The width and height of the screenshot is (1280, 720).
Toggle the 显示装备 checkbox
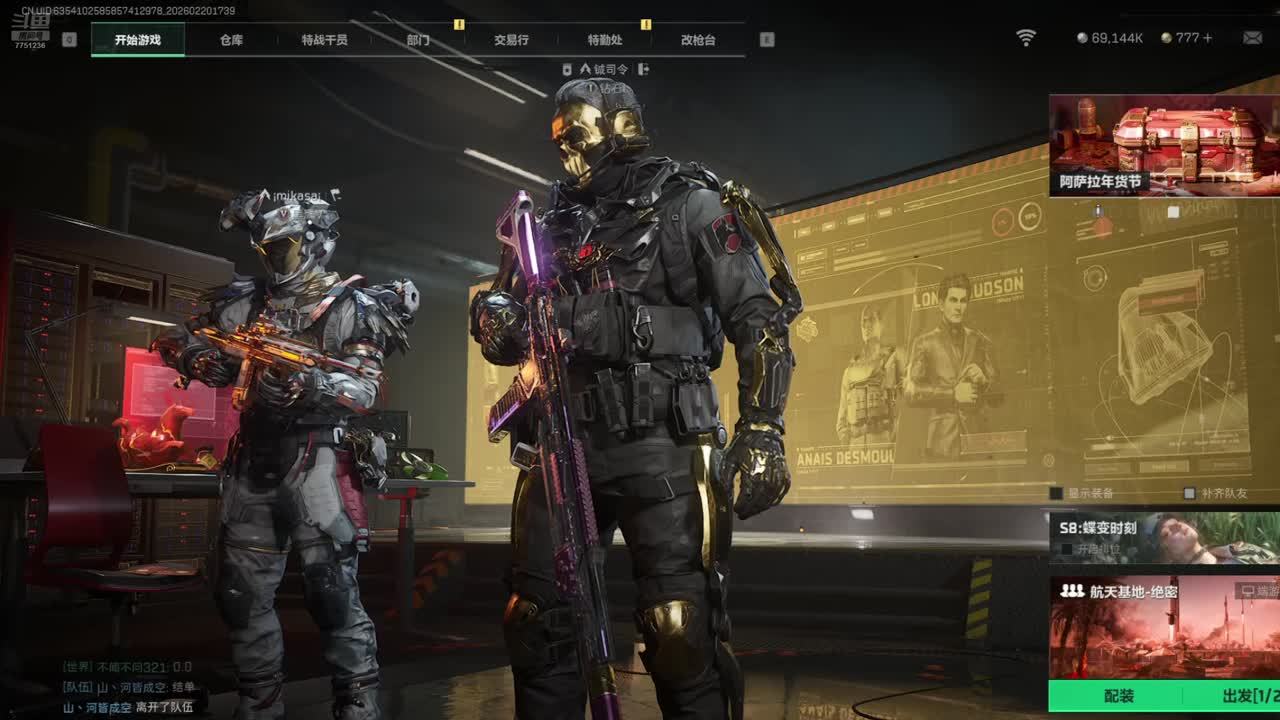tap(1056, 493)
